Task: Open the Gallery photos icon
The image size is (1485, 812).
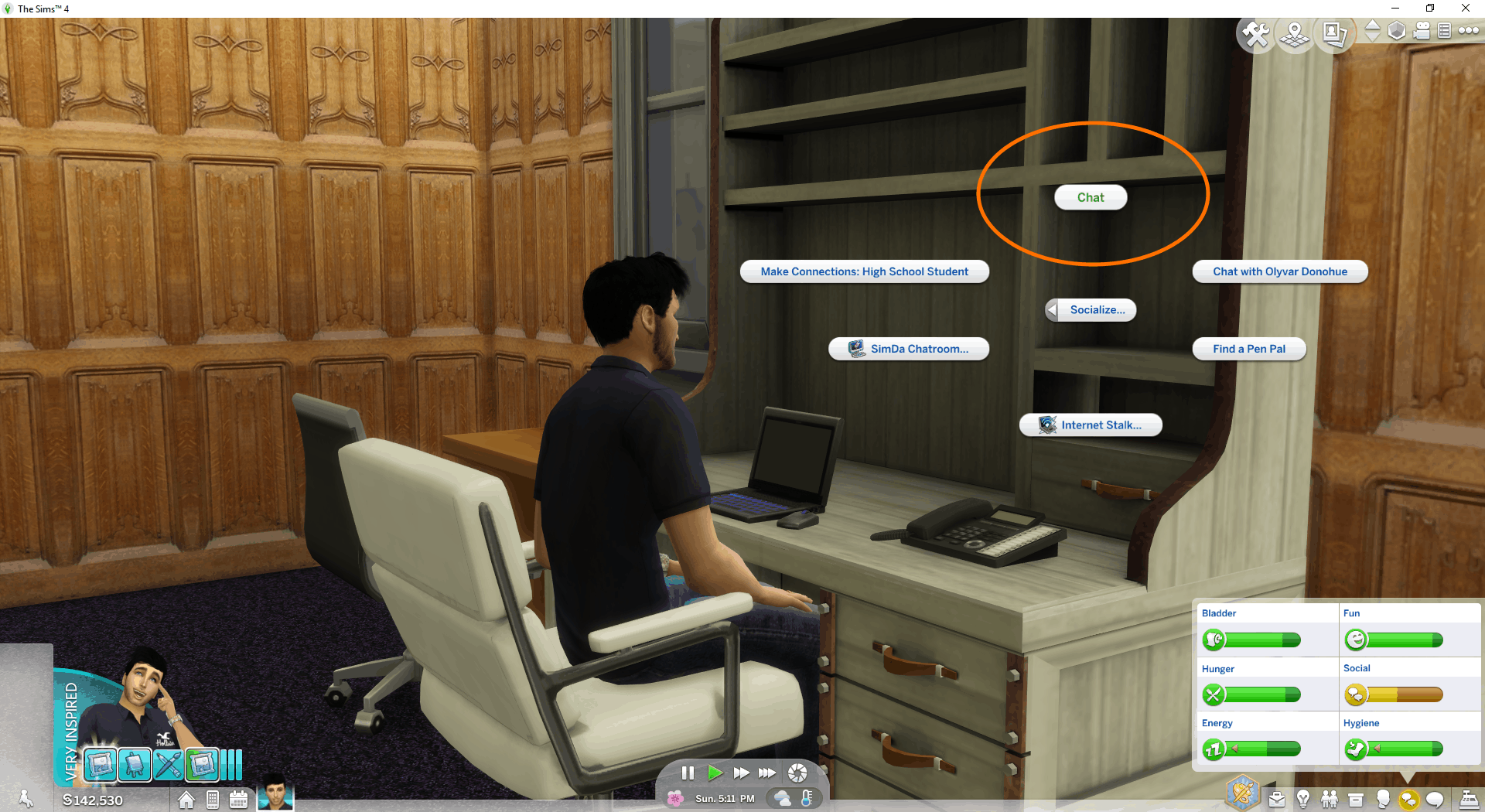Action: pyautogui.click(x=1334, y=34)
